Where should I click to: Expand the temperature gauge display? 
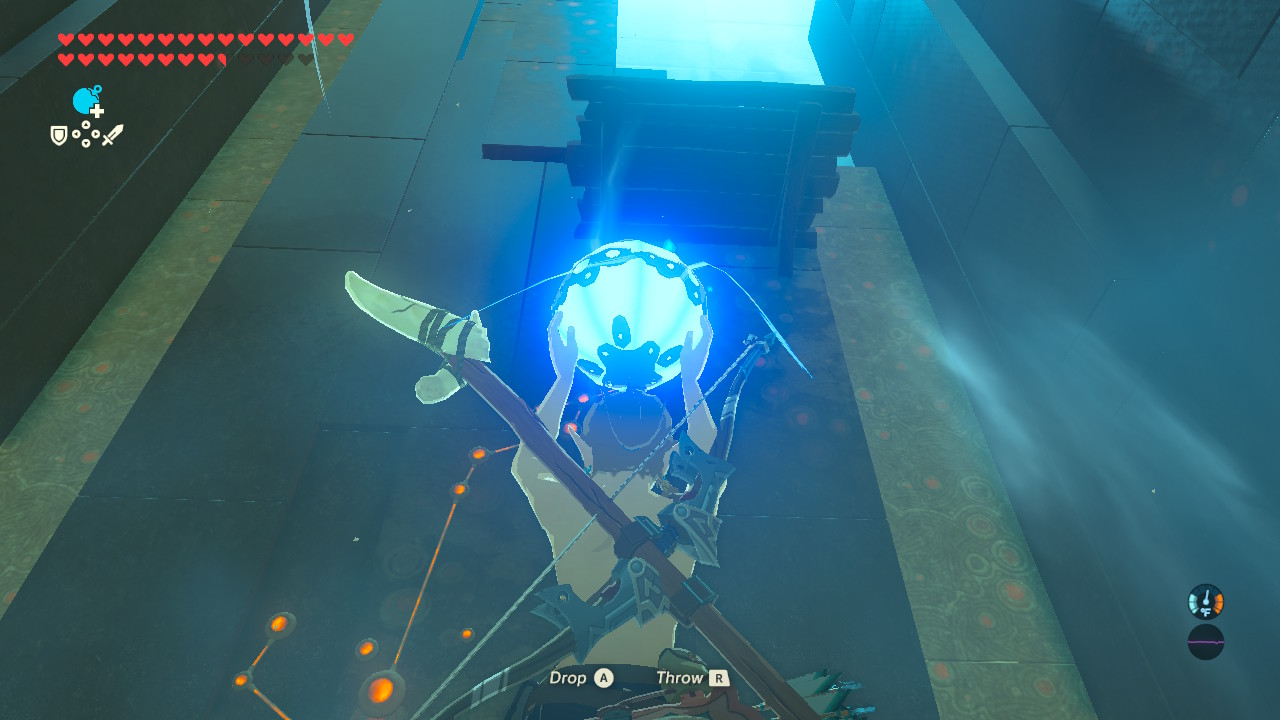coord(1206,601)
